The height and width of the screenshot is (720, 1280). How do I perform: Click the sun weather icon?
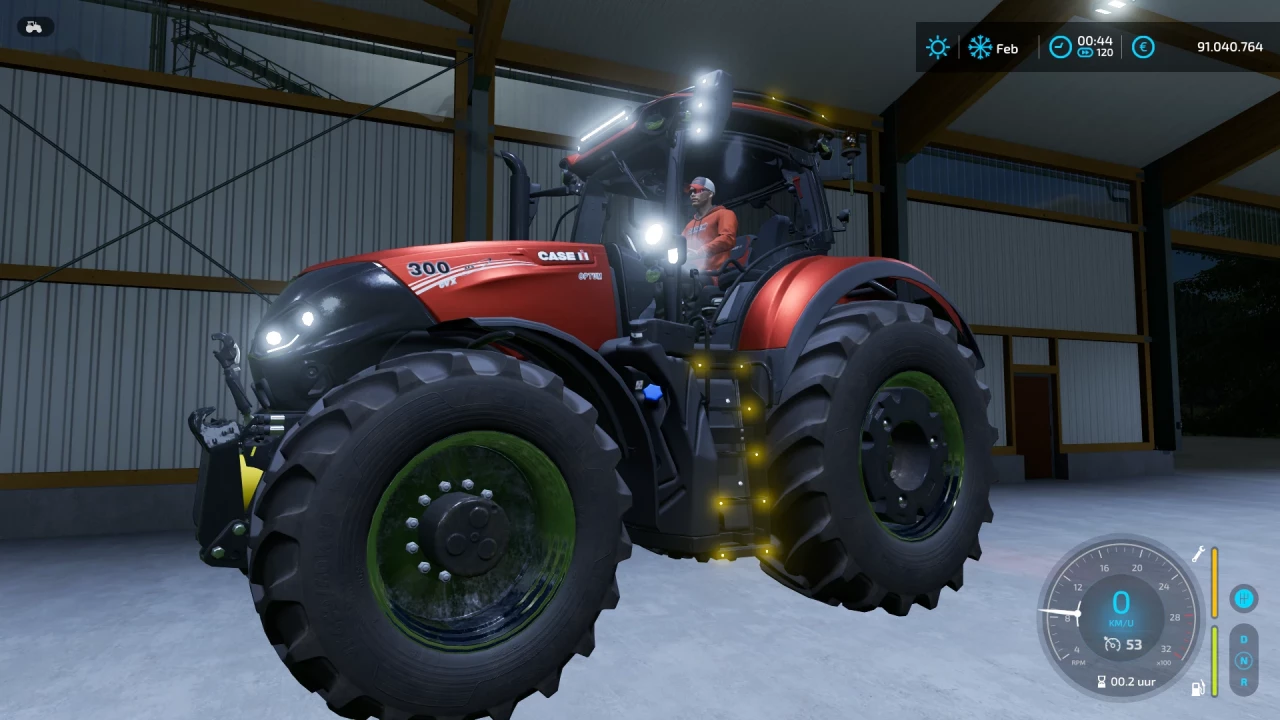click(x=938, y=47)
